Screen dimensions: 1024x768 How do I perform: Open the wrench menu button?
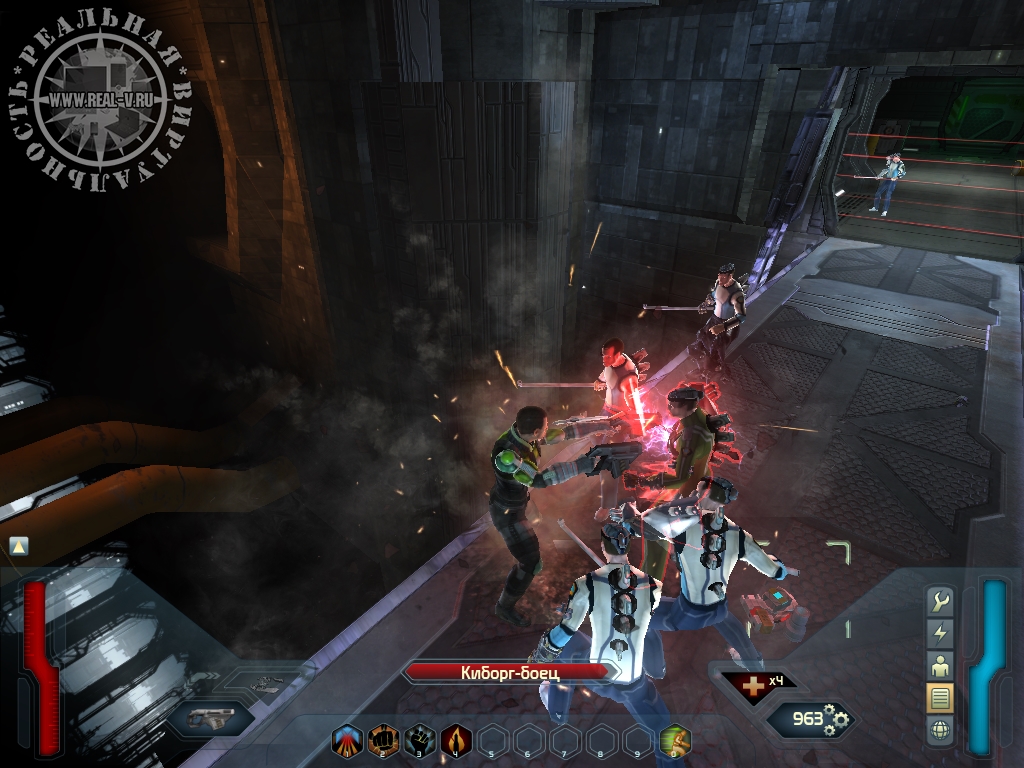pyautogui.click(x=940, y=601)
